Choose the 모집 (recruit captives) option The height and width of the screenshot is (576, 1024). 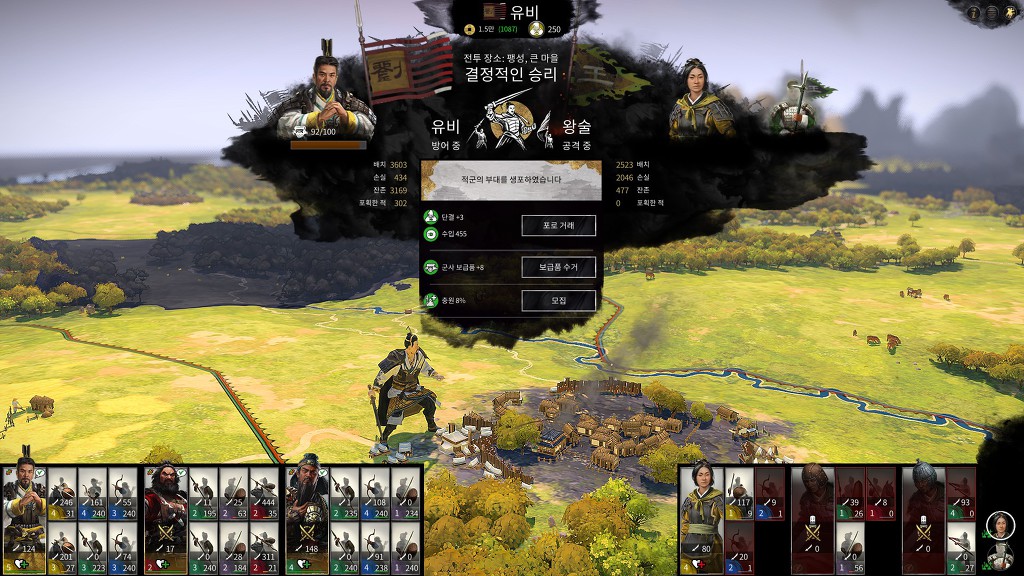coord(558,300)
